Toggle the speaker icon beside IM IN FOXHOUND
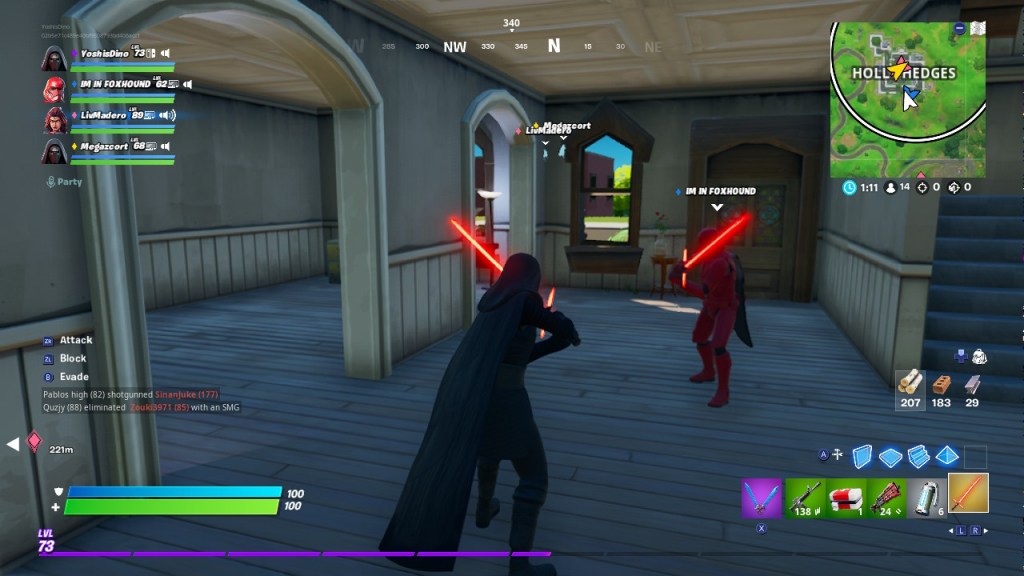This screenshot has height=576, width=1024. (x=187, y=84)
